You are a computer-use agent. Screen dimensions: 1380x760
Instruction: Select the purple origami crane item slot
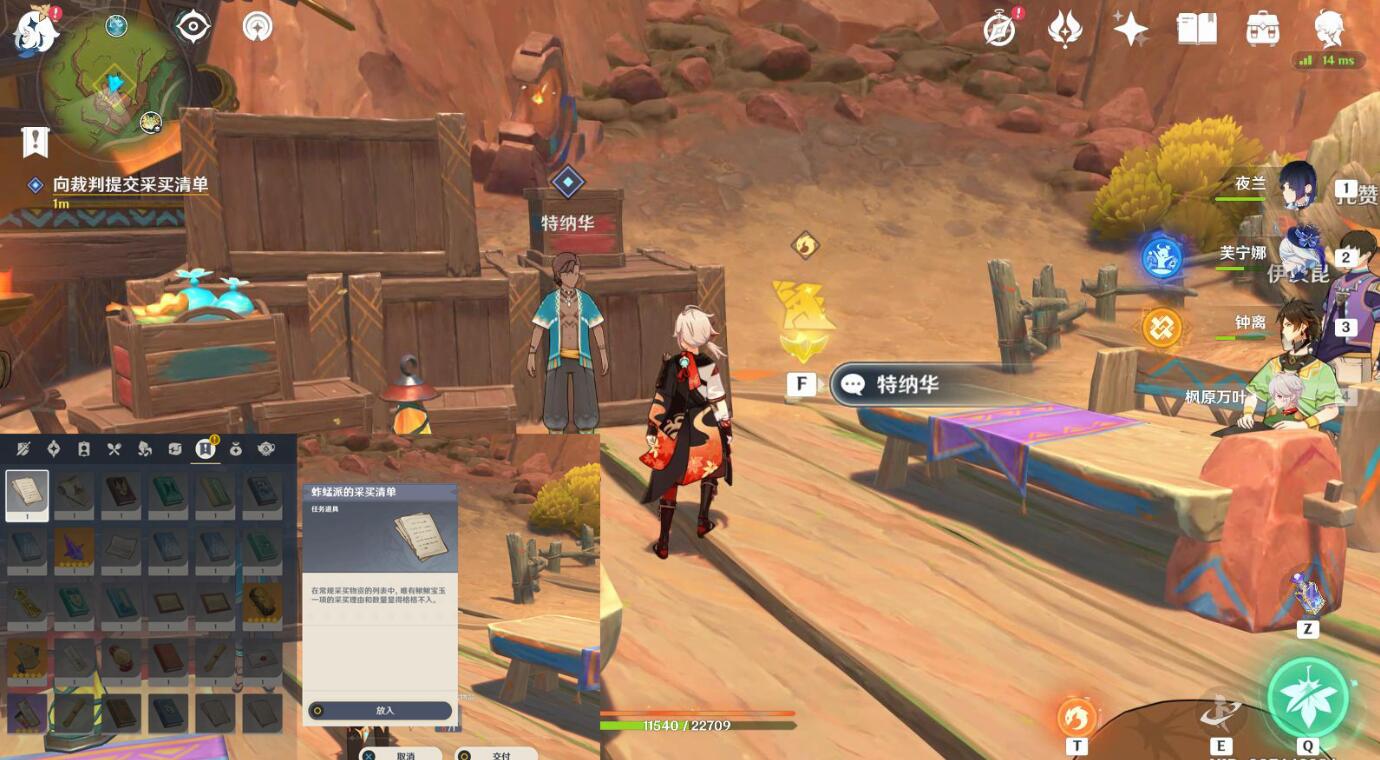tap(74, 546)
